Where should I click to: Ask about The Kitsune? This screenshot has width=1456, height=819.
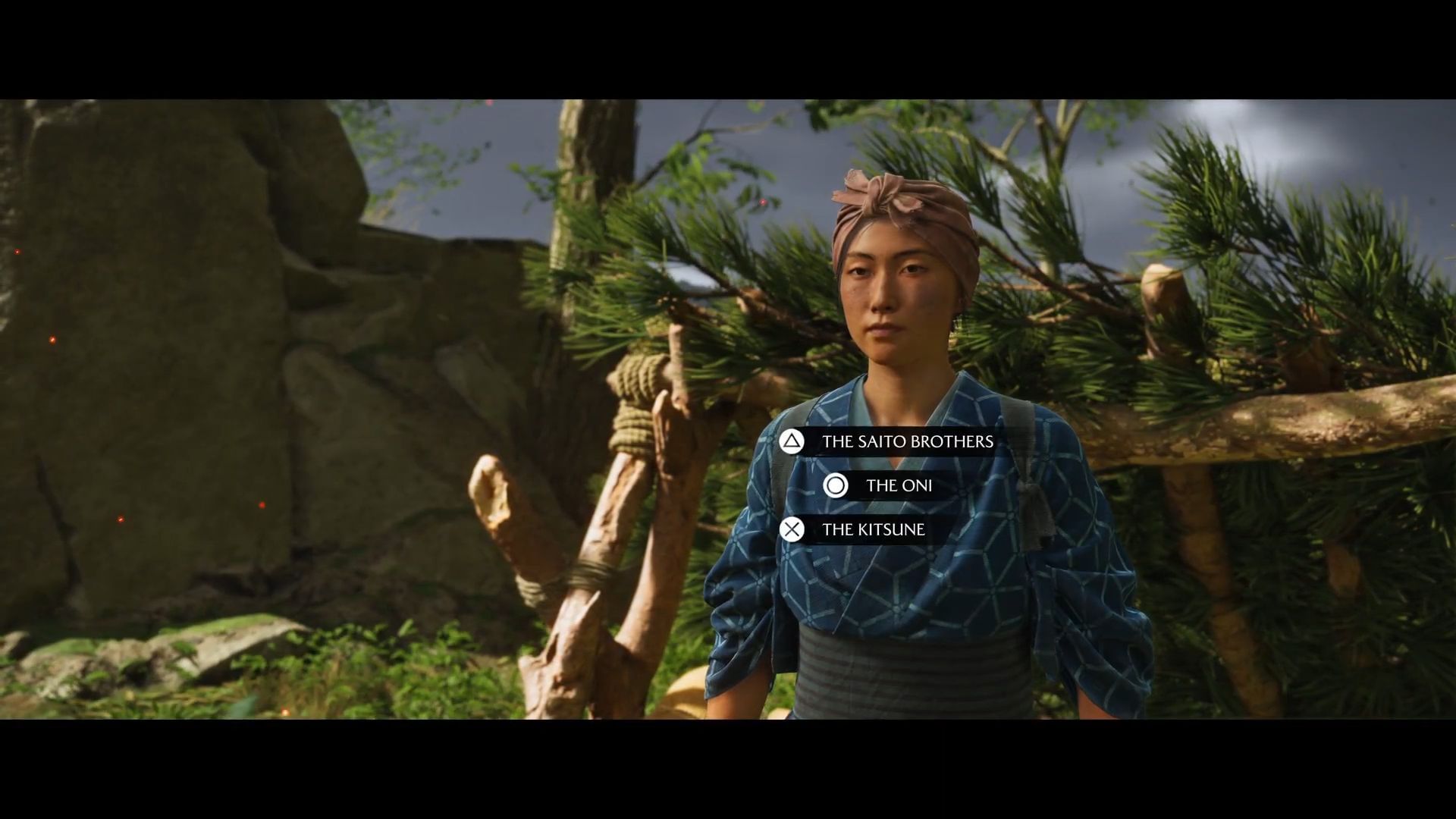pos(873,529)
